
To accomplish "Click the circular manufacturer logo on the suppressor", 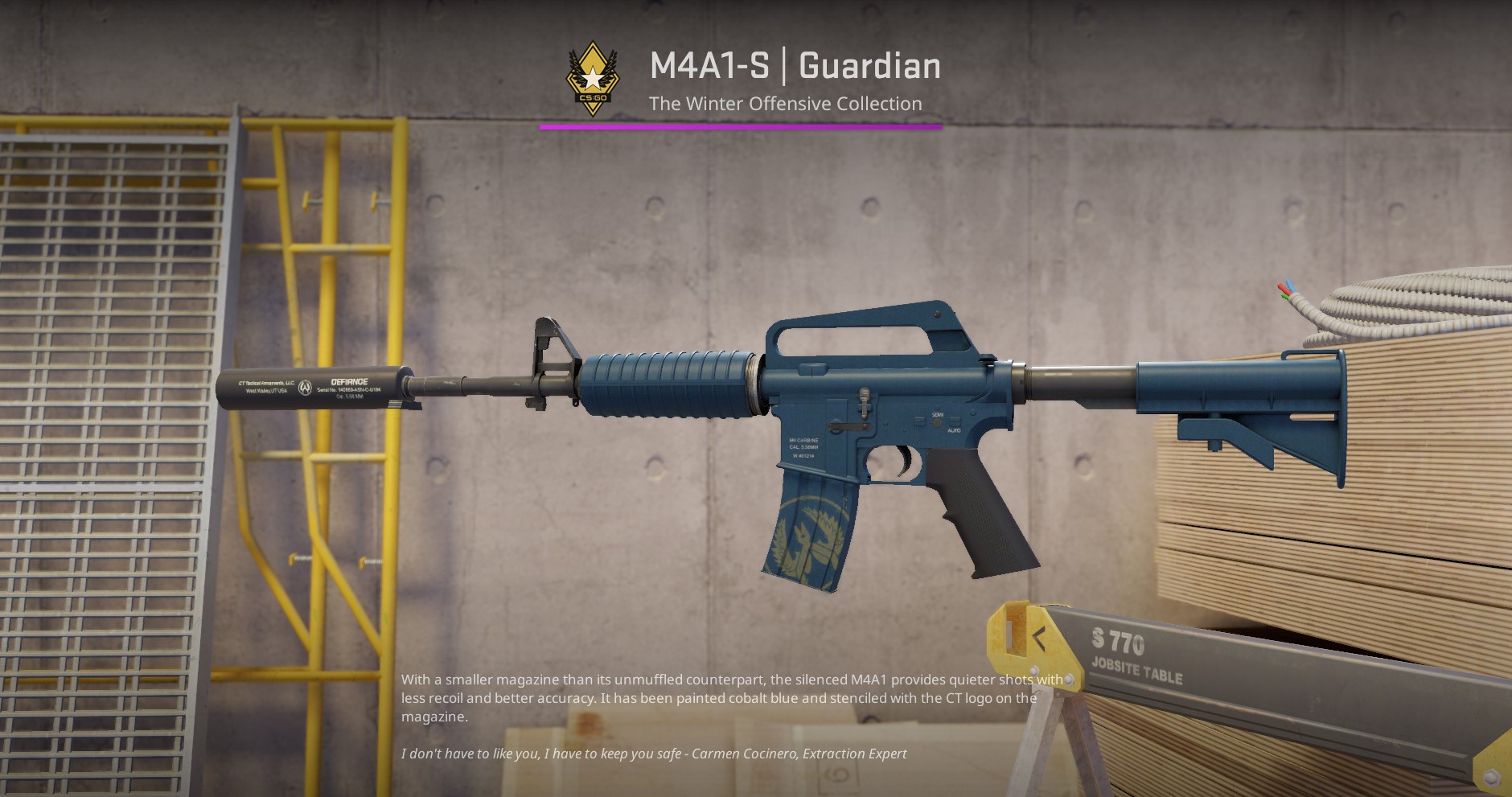I will tap(306, 387).
